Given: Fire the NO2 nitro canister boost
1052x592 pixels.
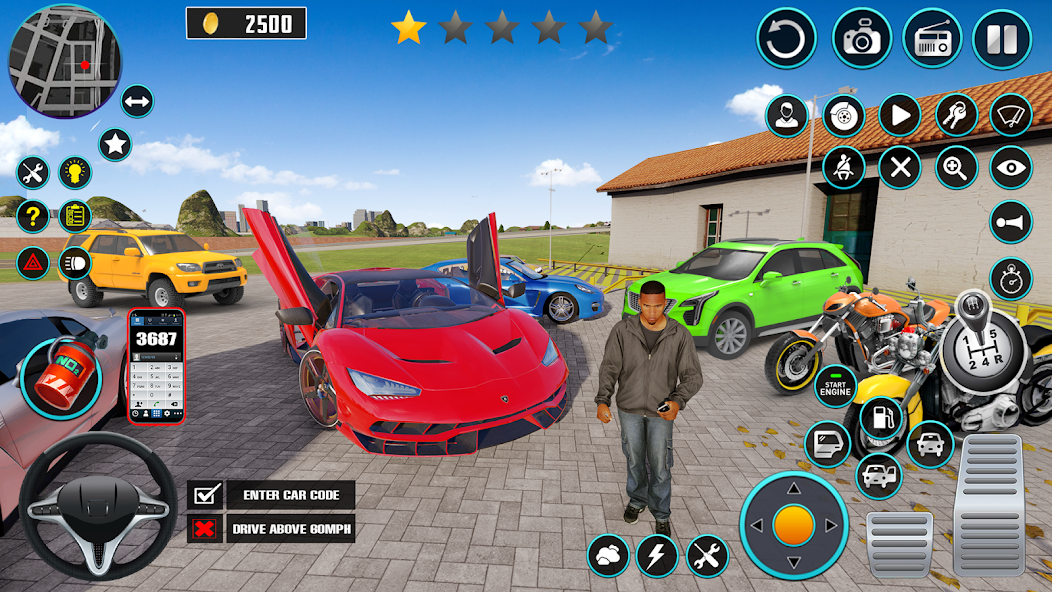Looking at the screenshot, I should click(x=60, y=376).
